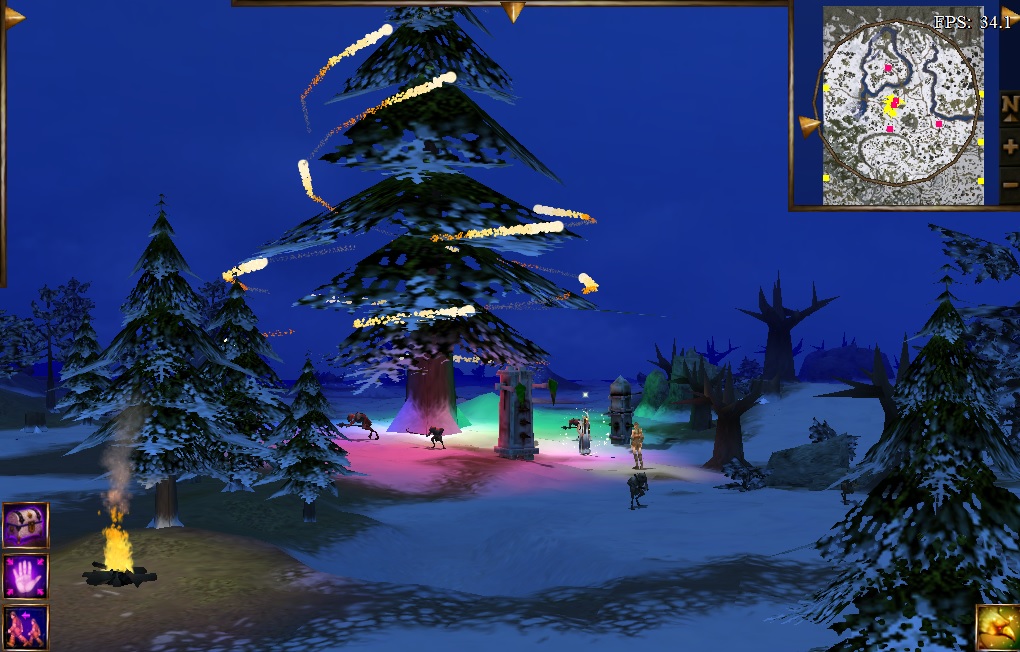
Task: Click the golden arrow left of minimap
Action: click(x=809, y=126)
